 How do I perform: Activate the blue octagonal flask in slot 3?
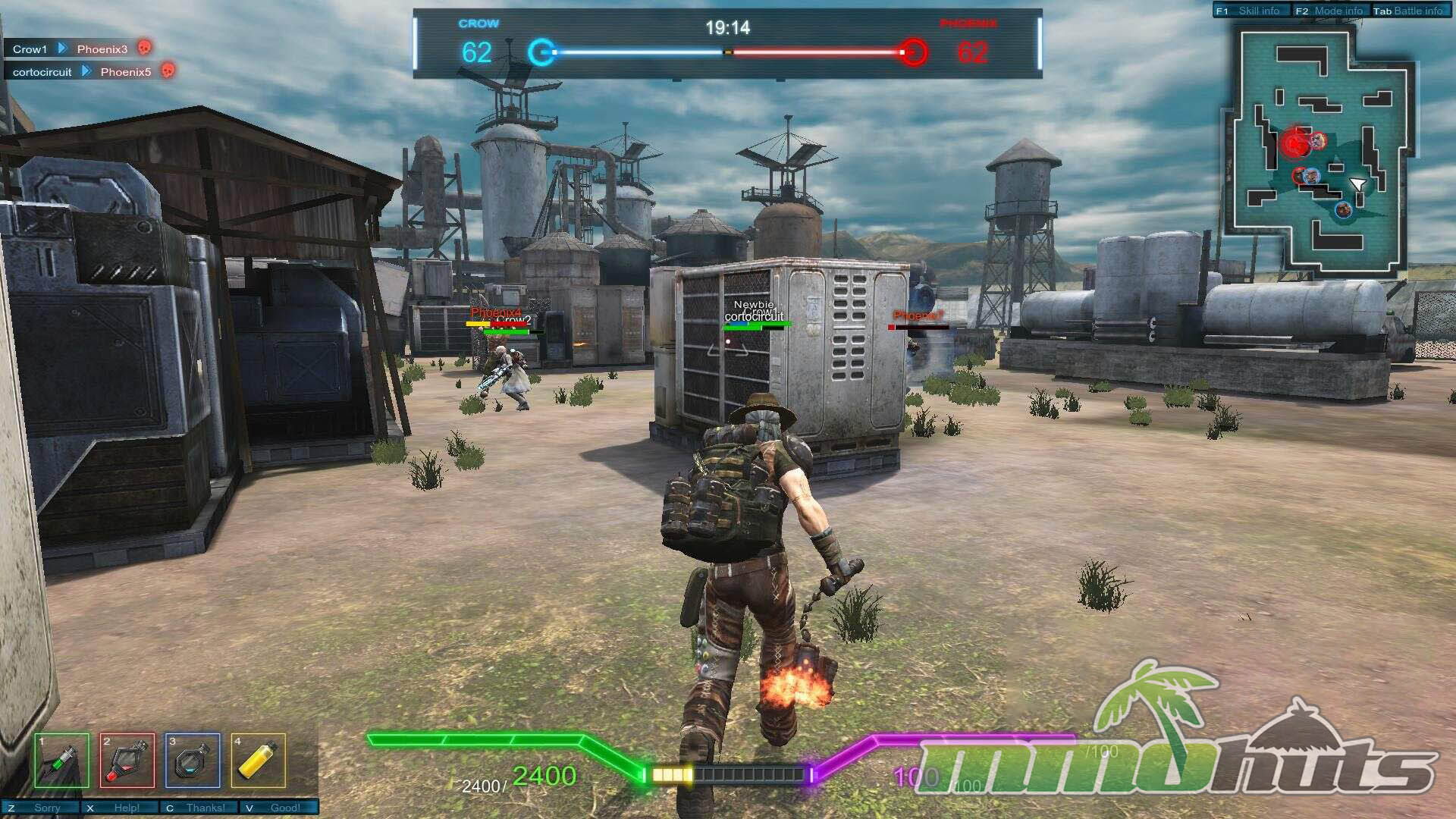click(x=193, y=761)
